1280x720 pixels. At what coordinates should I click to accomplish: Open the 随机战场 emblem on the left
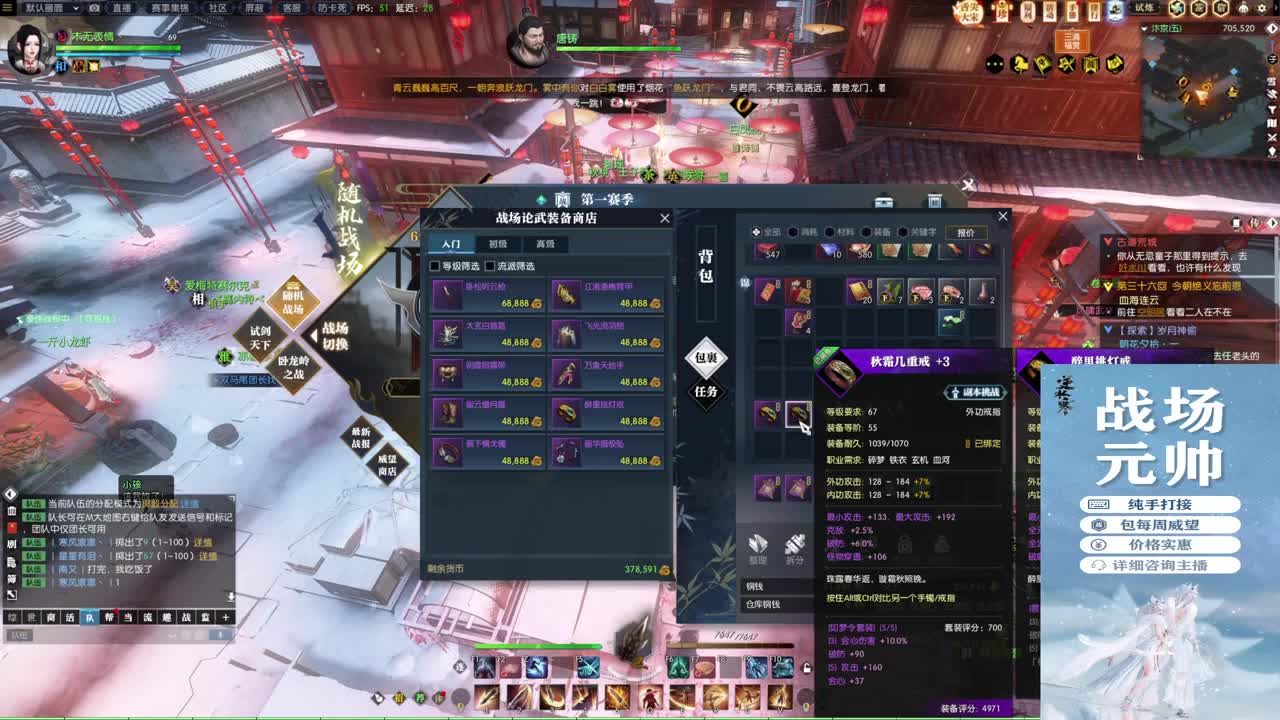click(292, 300)
